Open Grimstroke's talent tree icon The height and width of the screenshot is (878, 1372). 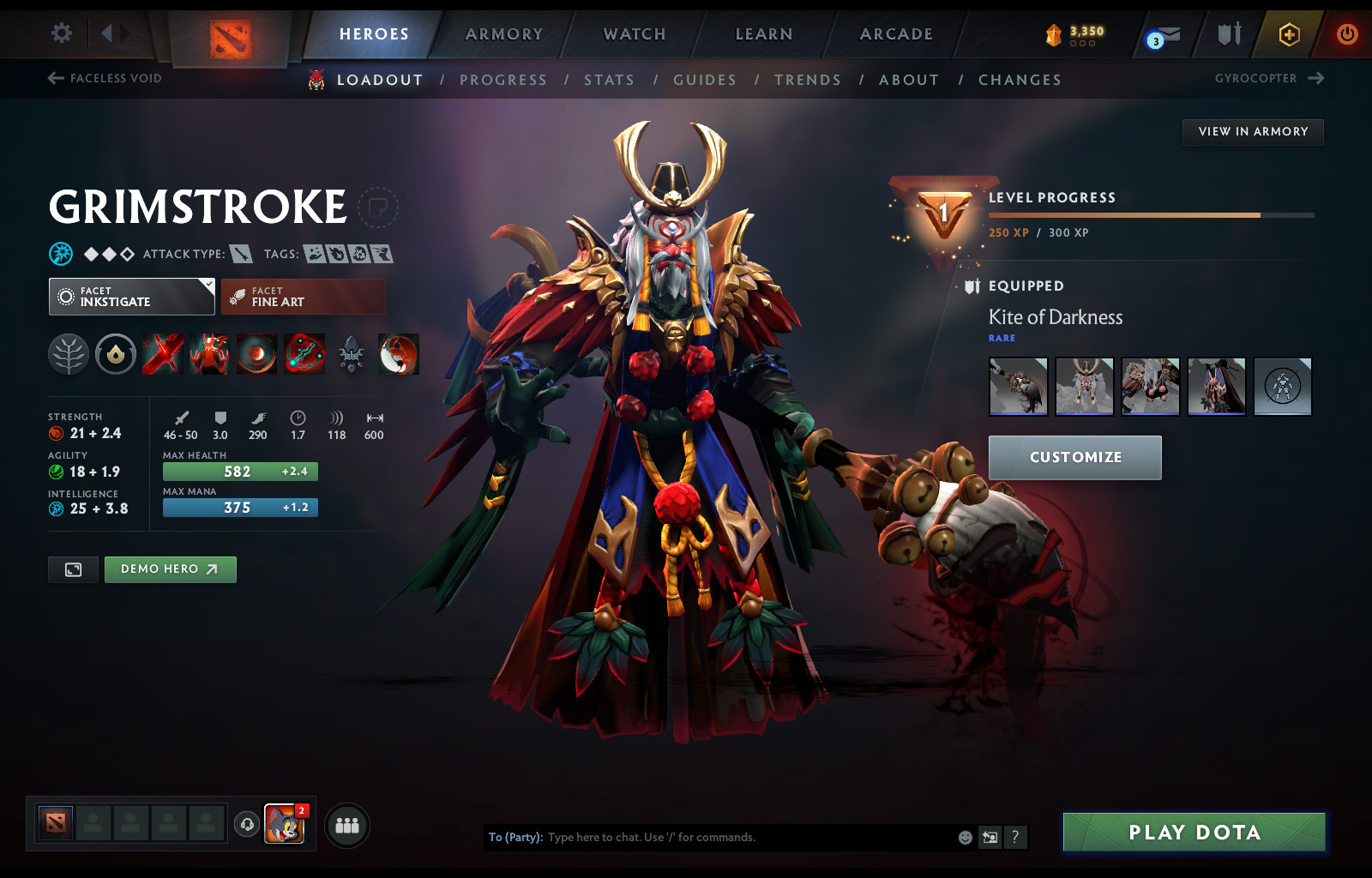click(69, 354)
